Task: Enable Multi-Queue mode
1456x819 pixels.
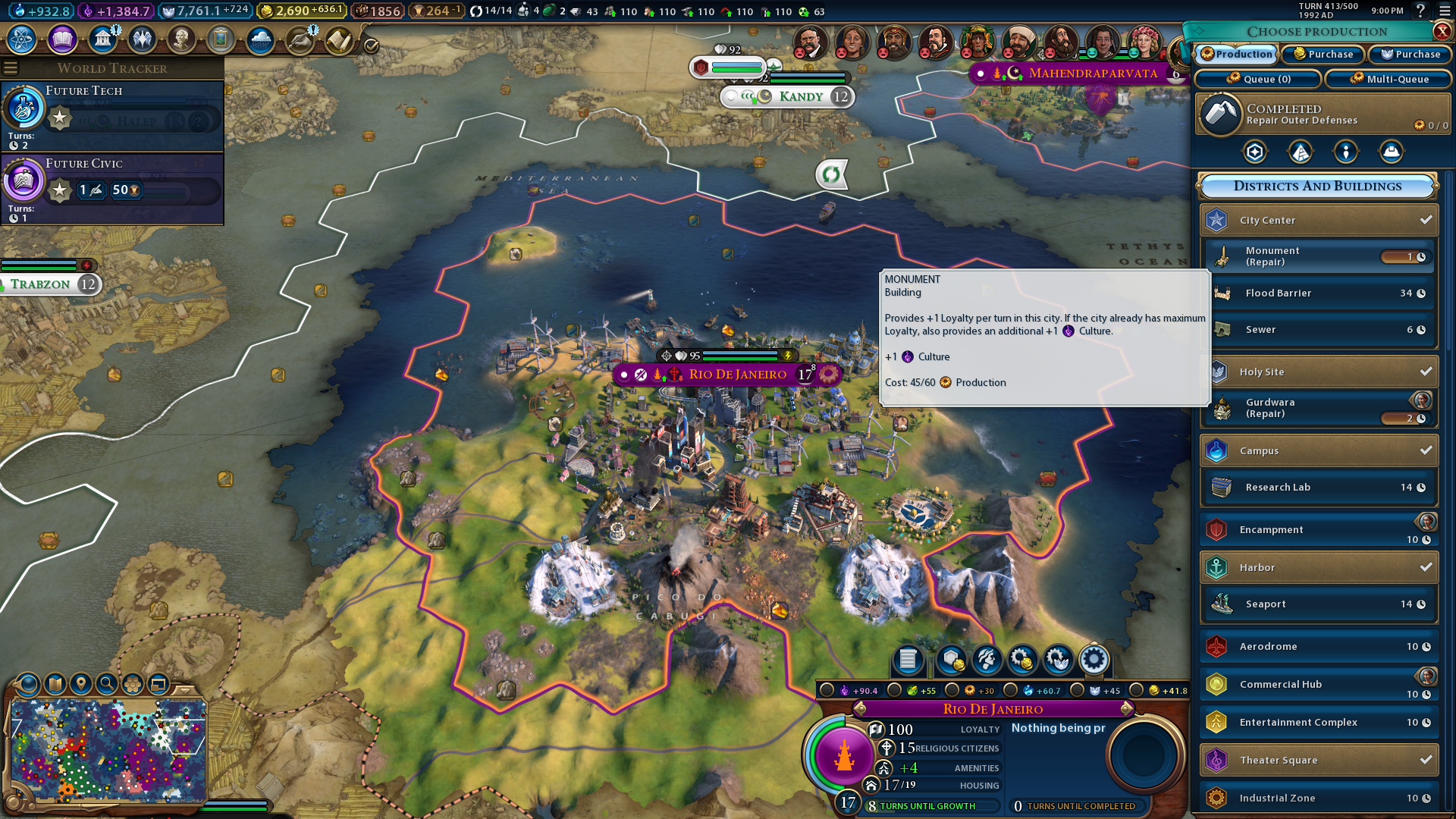Action: coord(1389,79)
